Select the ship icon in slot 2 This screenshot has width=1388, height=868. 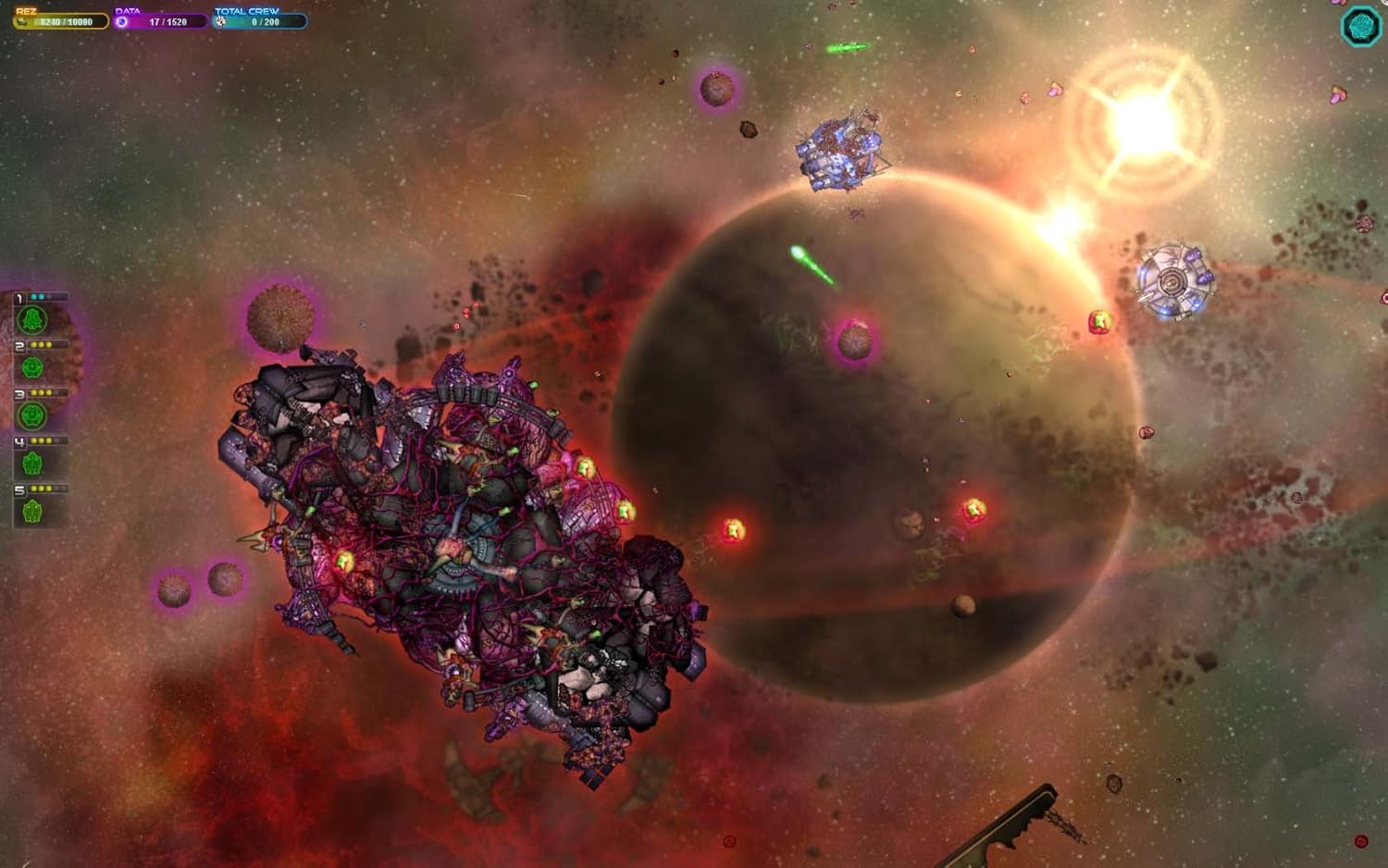pyautogui.click(x=33, y=367)
